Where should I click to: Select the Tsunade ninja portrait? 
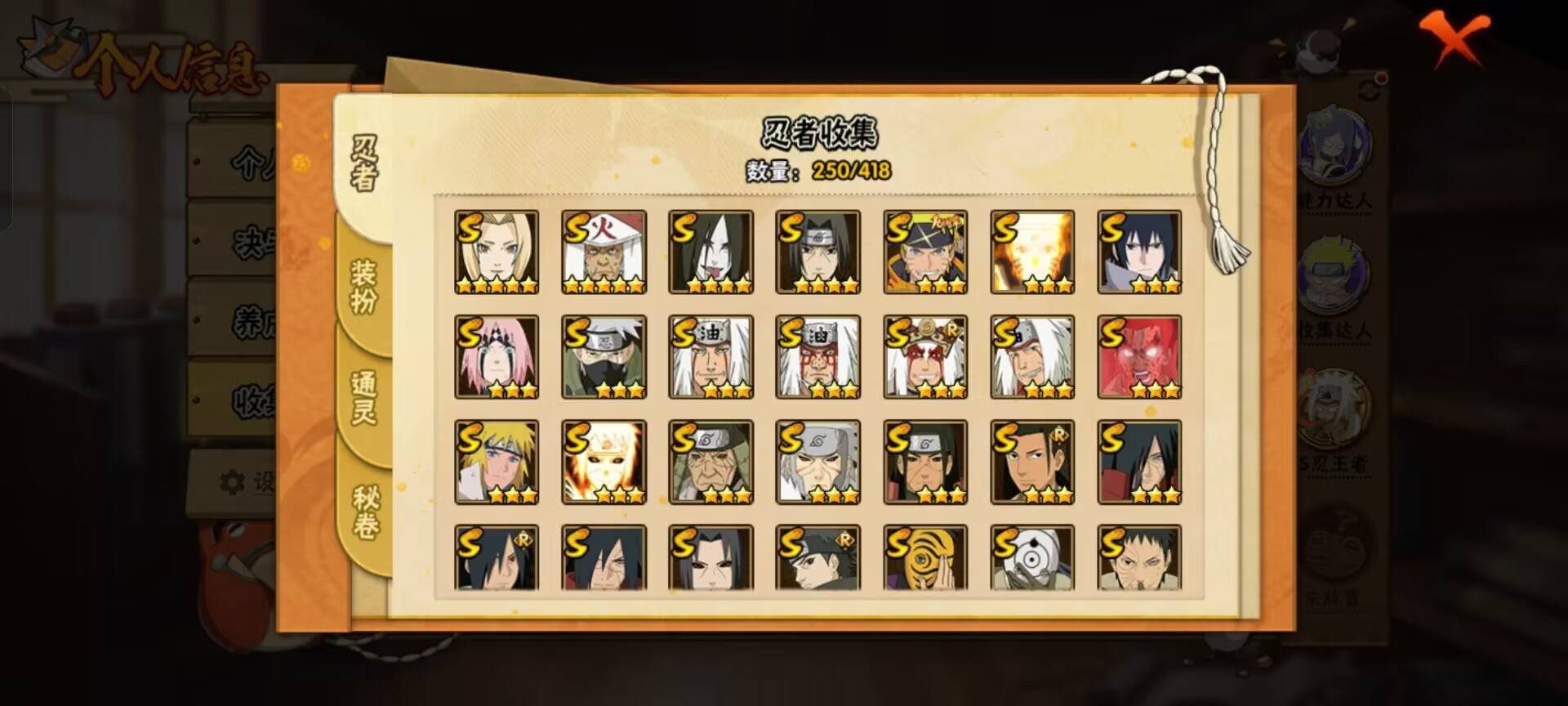coord(497,251)
